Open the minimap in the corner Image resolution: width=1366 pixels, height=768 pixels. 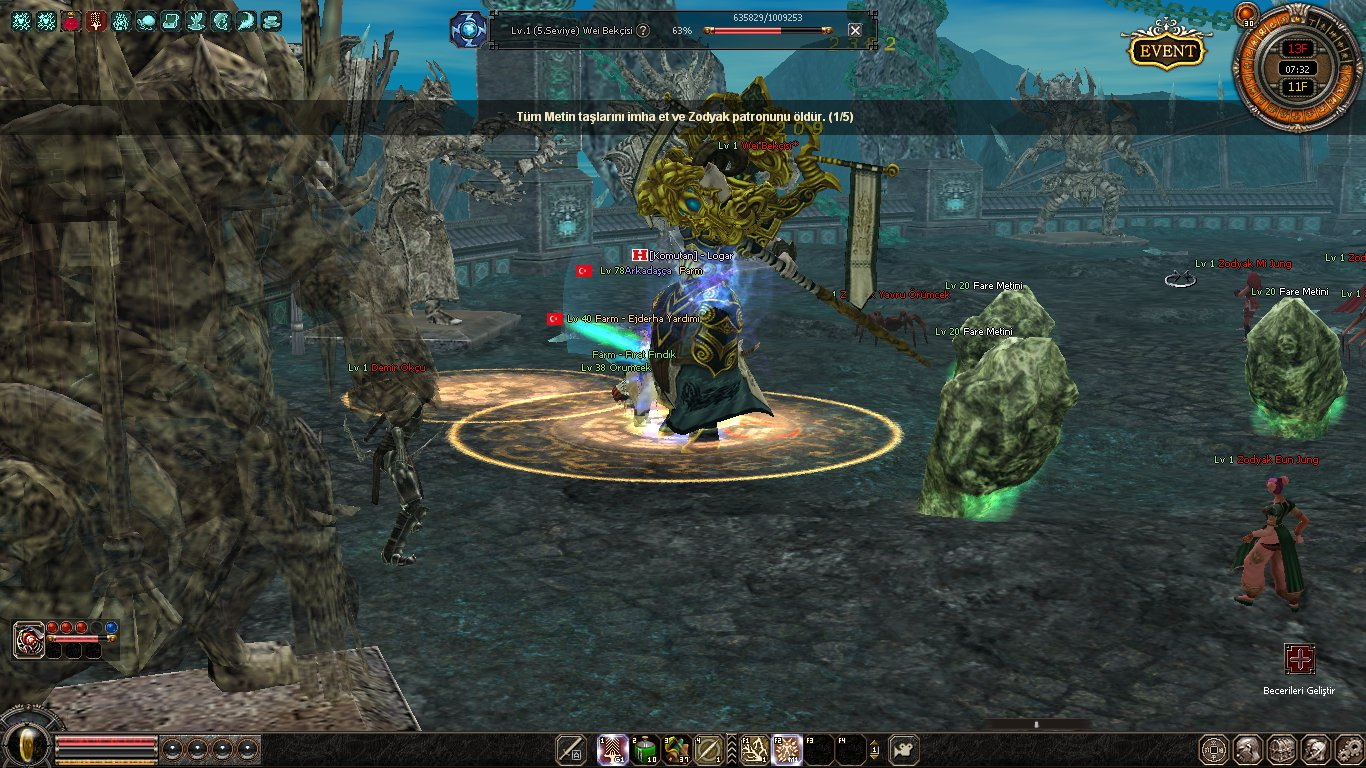(x=1298, y=68)
